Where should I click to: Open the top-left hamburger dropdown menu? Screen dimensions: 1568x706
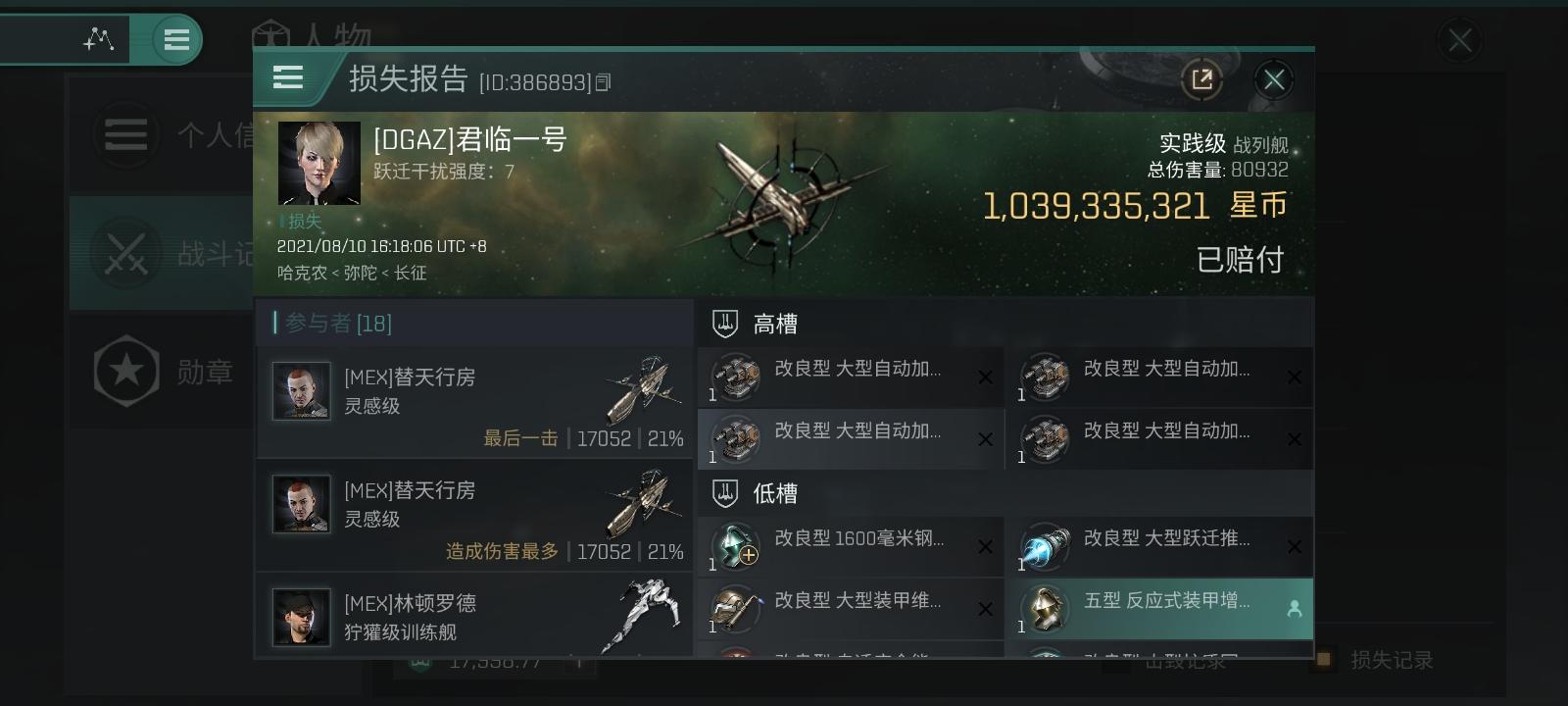(176, 39)
